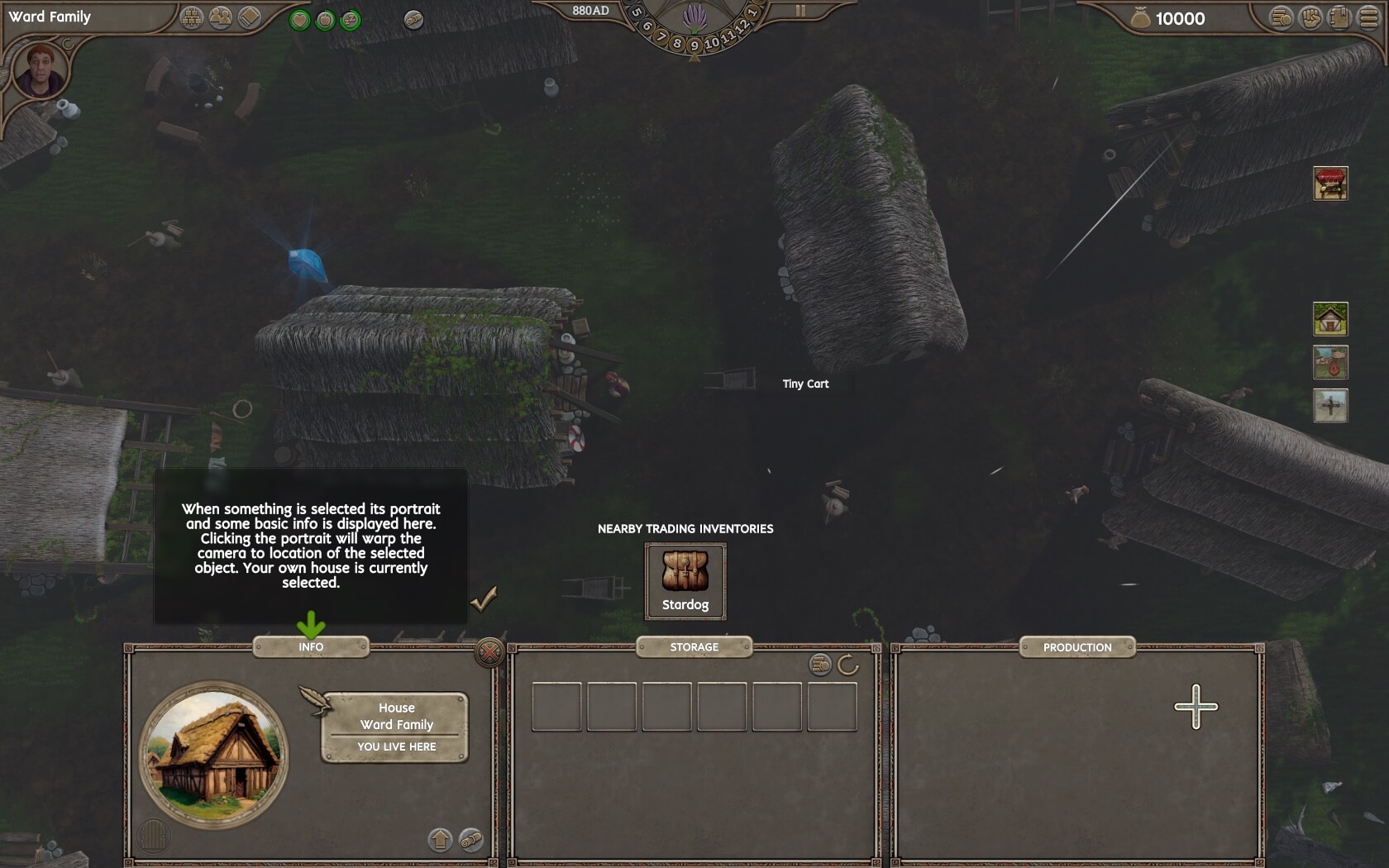Click the character portrait of the Ward family member
Screen dimensions: 1389x868
40,69
